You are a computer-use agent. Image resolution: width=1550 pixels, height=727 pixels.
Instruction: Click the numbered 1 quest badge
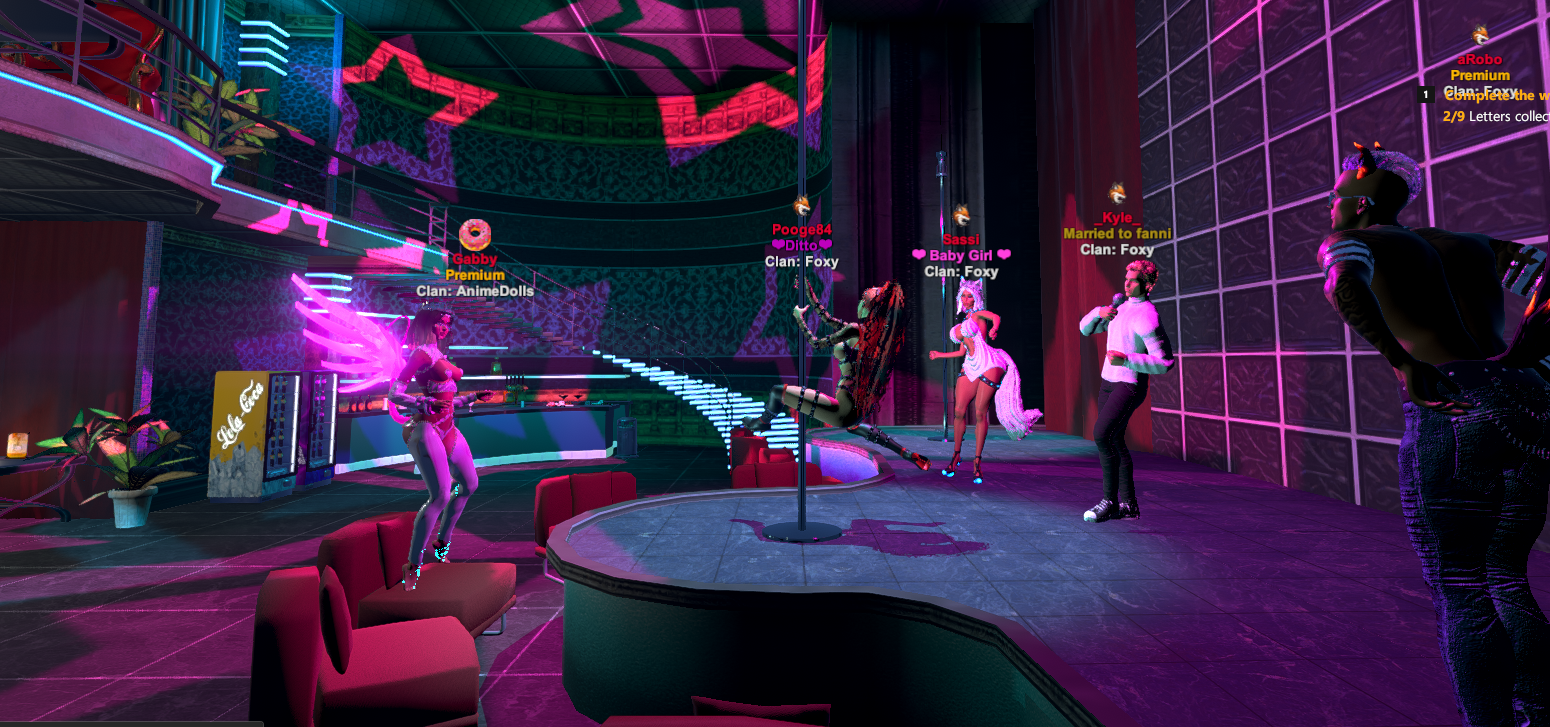pyautogui.click(x=1427, y=95)
